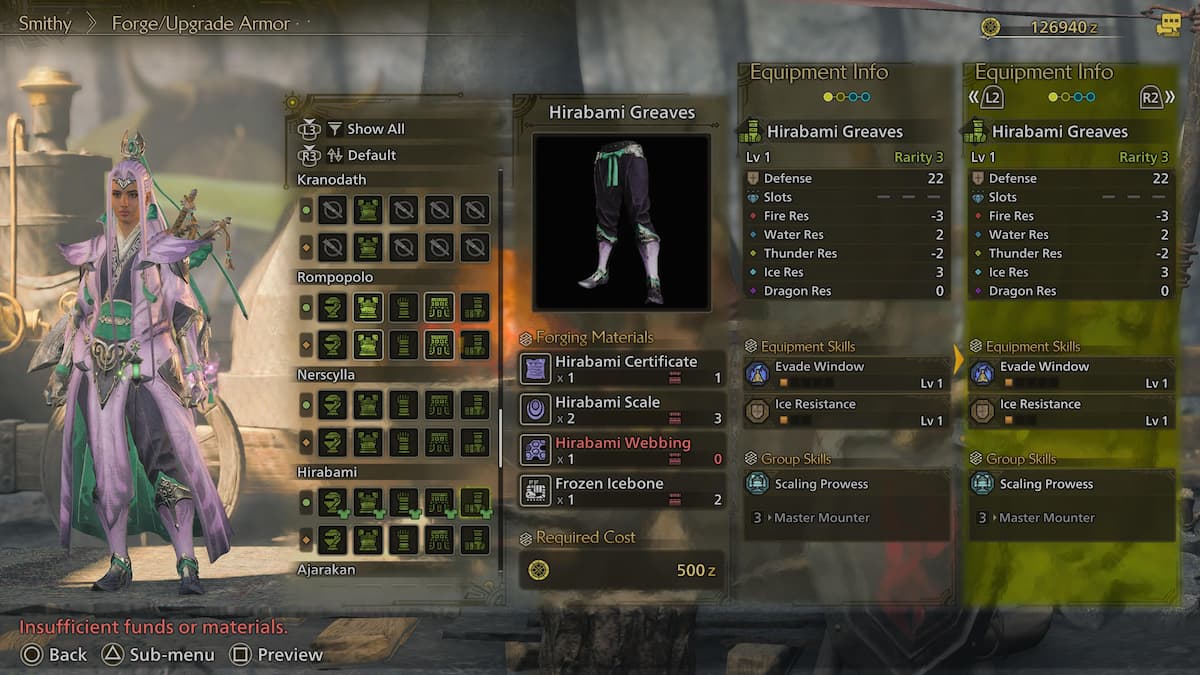Screen dimensions: 1200x675
Task: Select the Ice Resistance skill in the highlighted panel
Action: (x=1071, y=411)
